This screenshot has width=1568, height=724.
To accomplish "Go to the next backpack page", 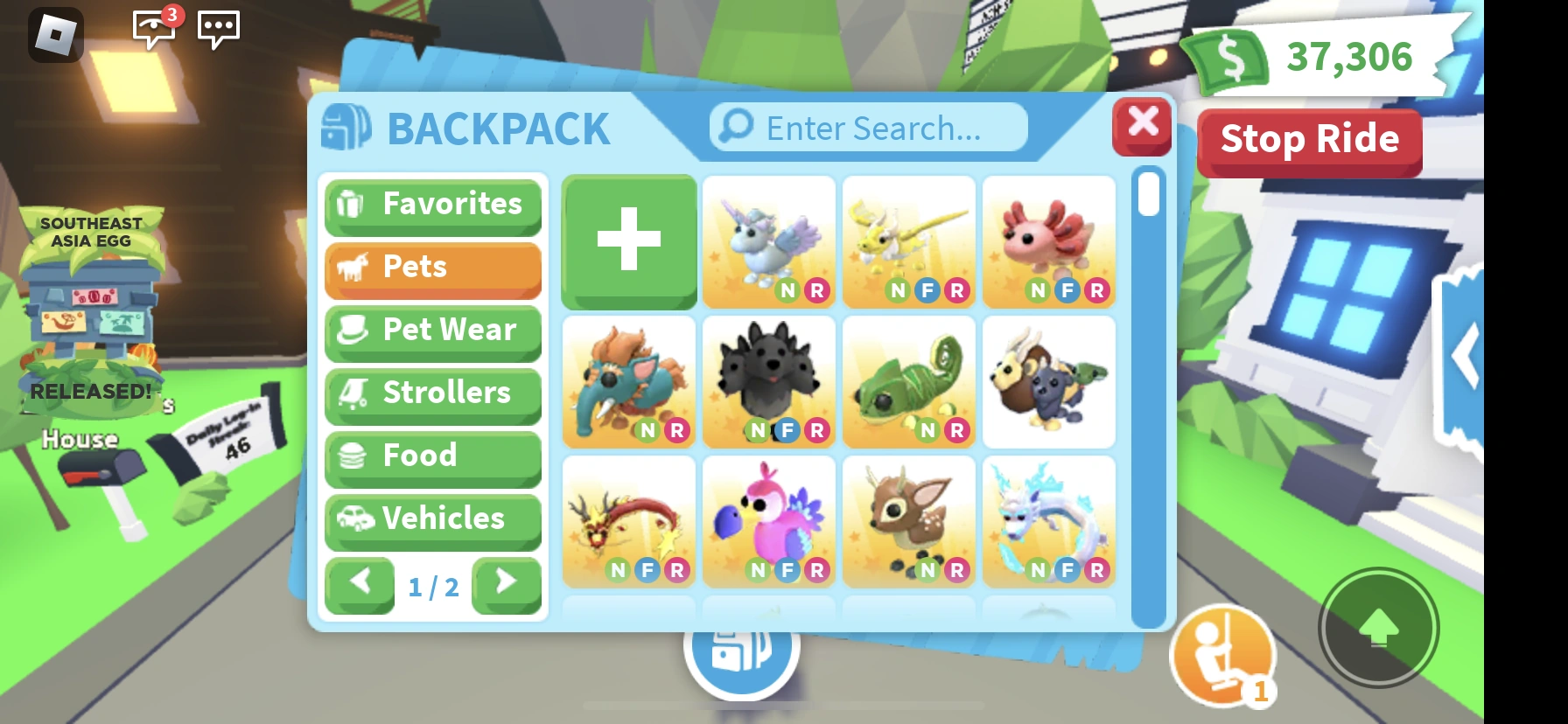I will tap(506, 584).
